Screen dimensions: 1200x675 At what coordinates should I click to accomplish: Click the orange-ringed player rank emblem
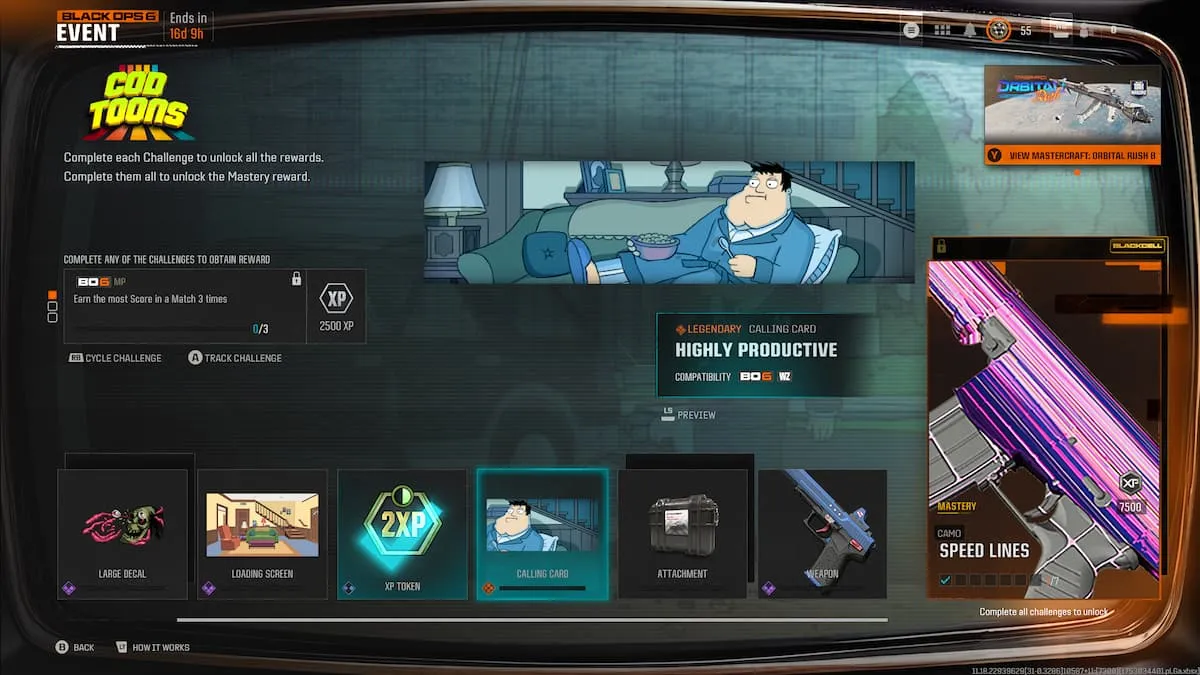click(x=998, y=30)
